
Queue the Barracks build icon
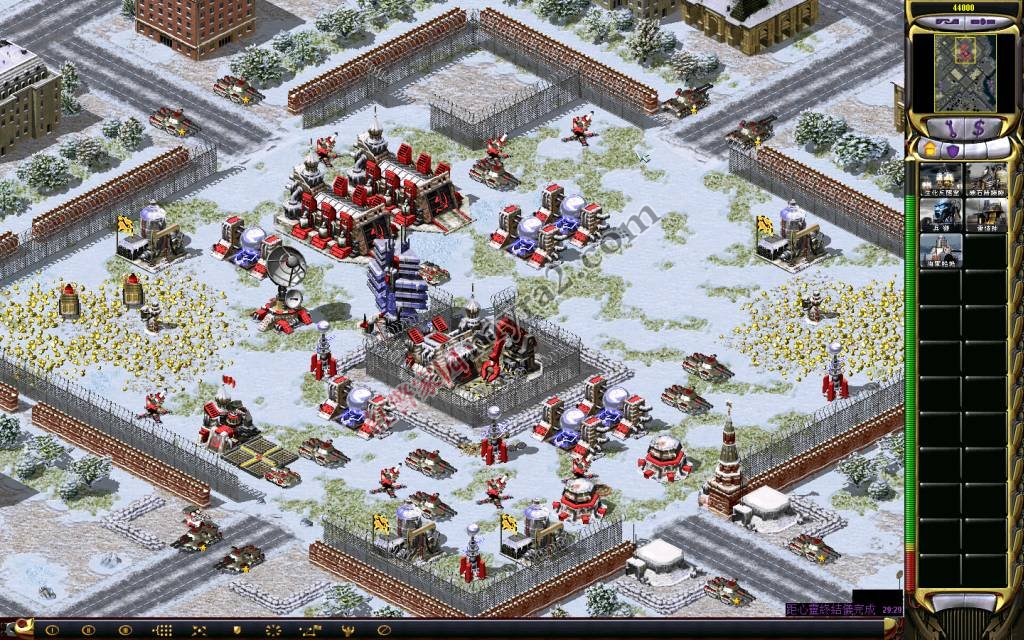click(939, 215)
